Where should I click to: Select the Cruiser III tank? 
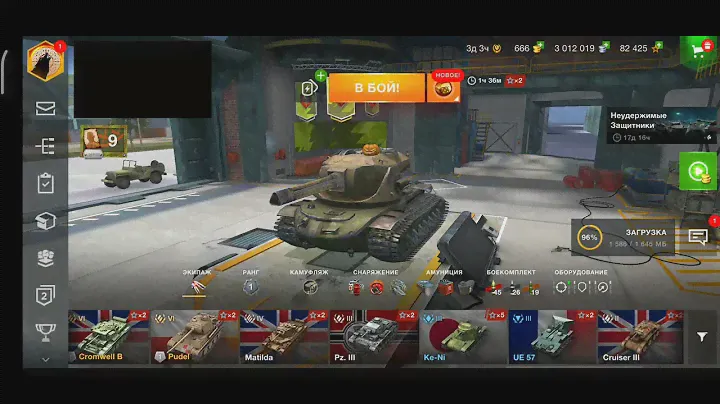tap(640, 336)
